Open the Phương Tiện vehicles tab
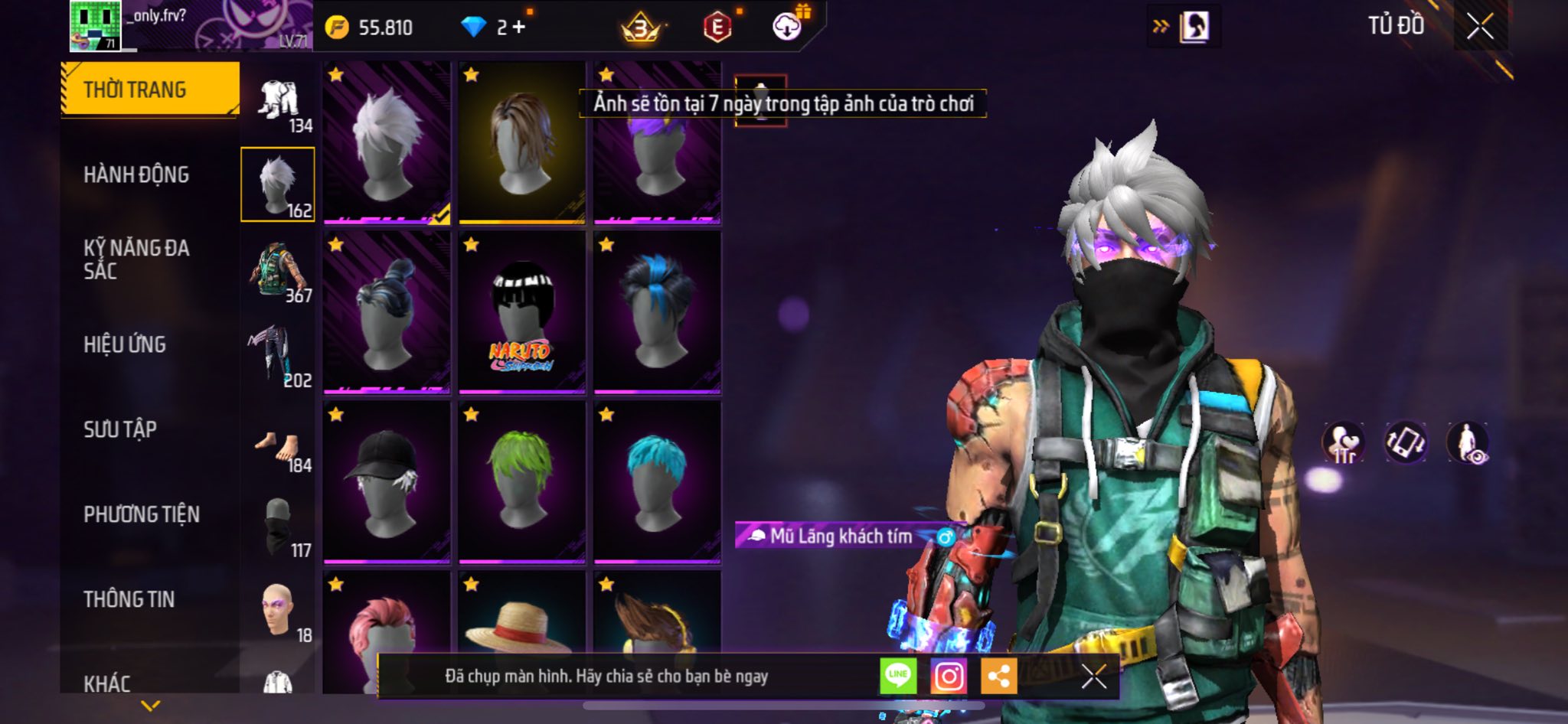This screenshot has height=724, width=1568. click(142, 514)
